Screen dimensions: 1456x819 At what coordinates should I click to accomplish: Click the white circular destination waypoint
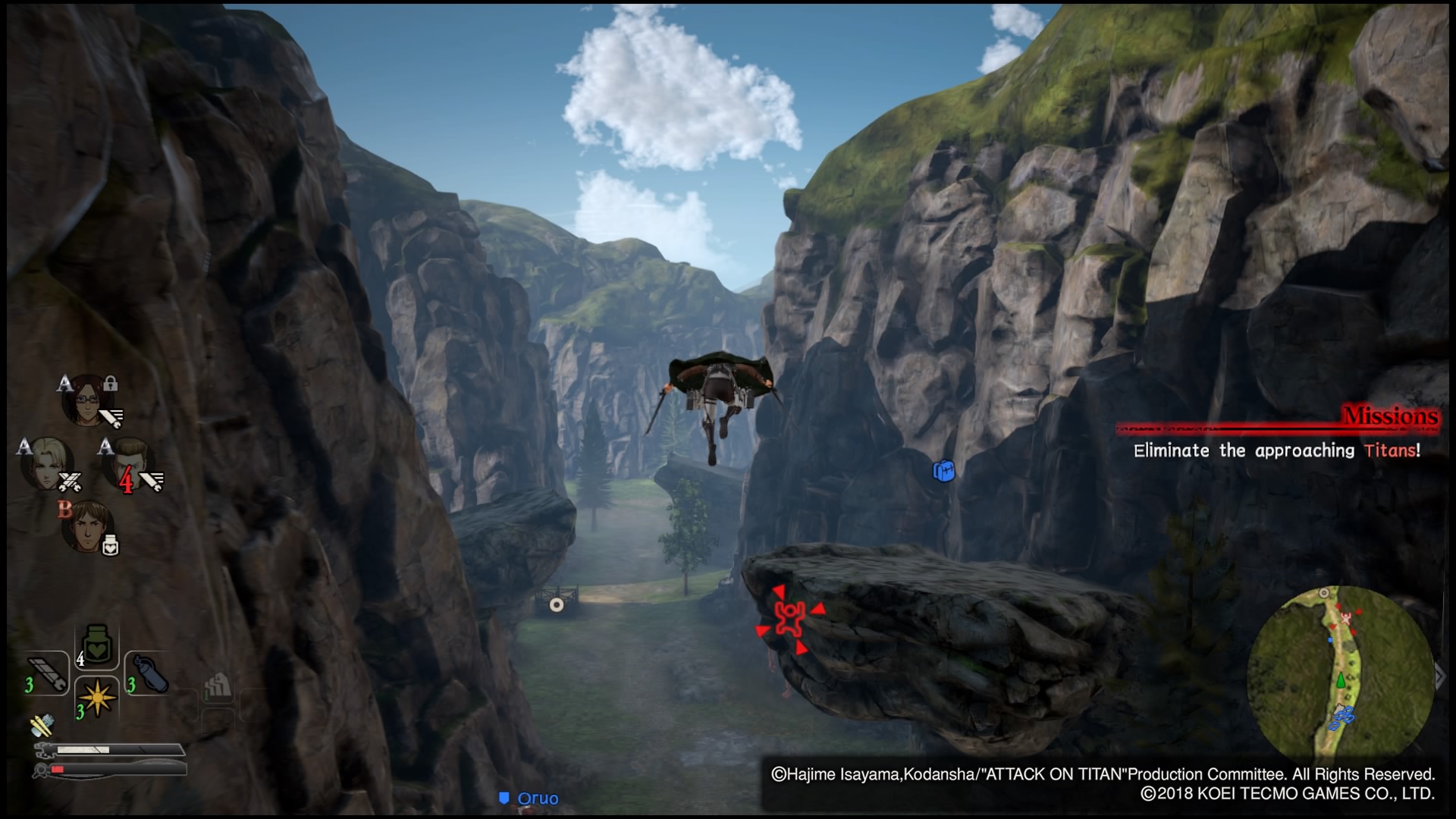(557, 604)
